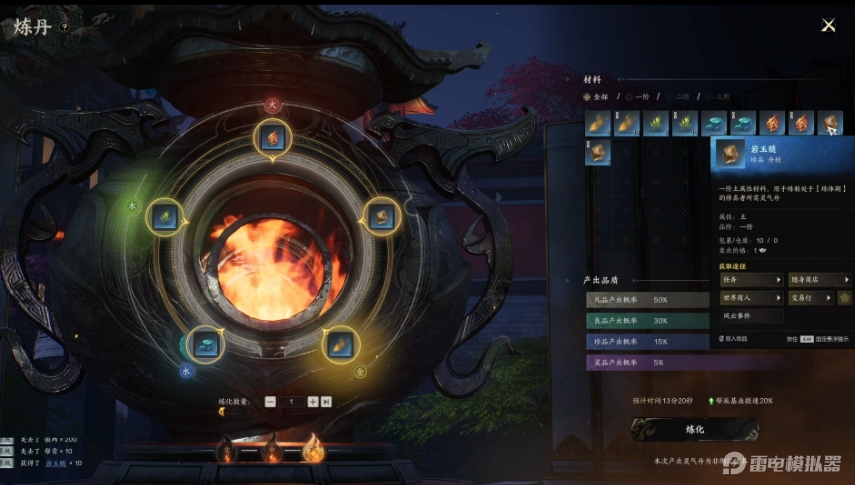Increase refine quantity with the plus button

(x=313, y=401)
